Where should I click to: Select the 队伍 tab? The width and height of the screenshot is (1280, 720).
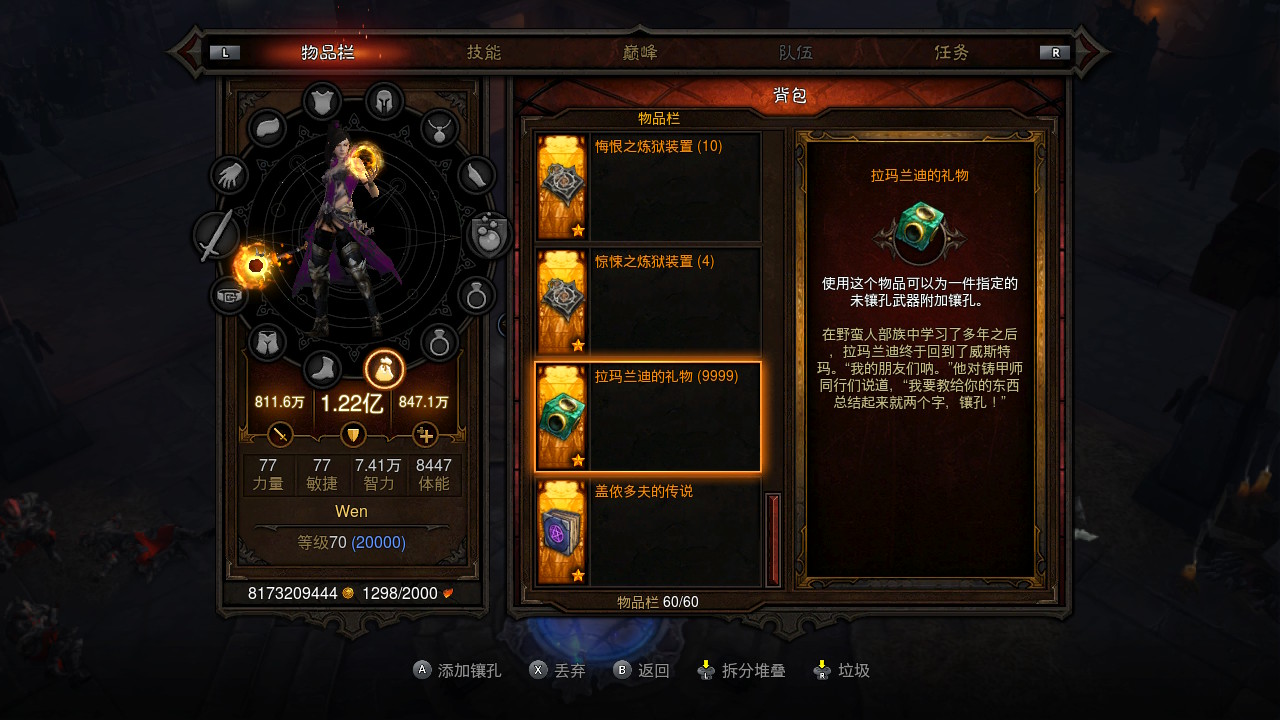[796, 53]
